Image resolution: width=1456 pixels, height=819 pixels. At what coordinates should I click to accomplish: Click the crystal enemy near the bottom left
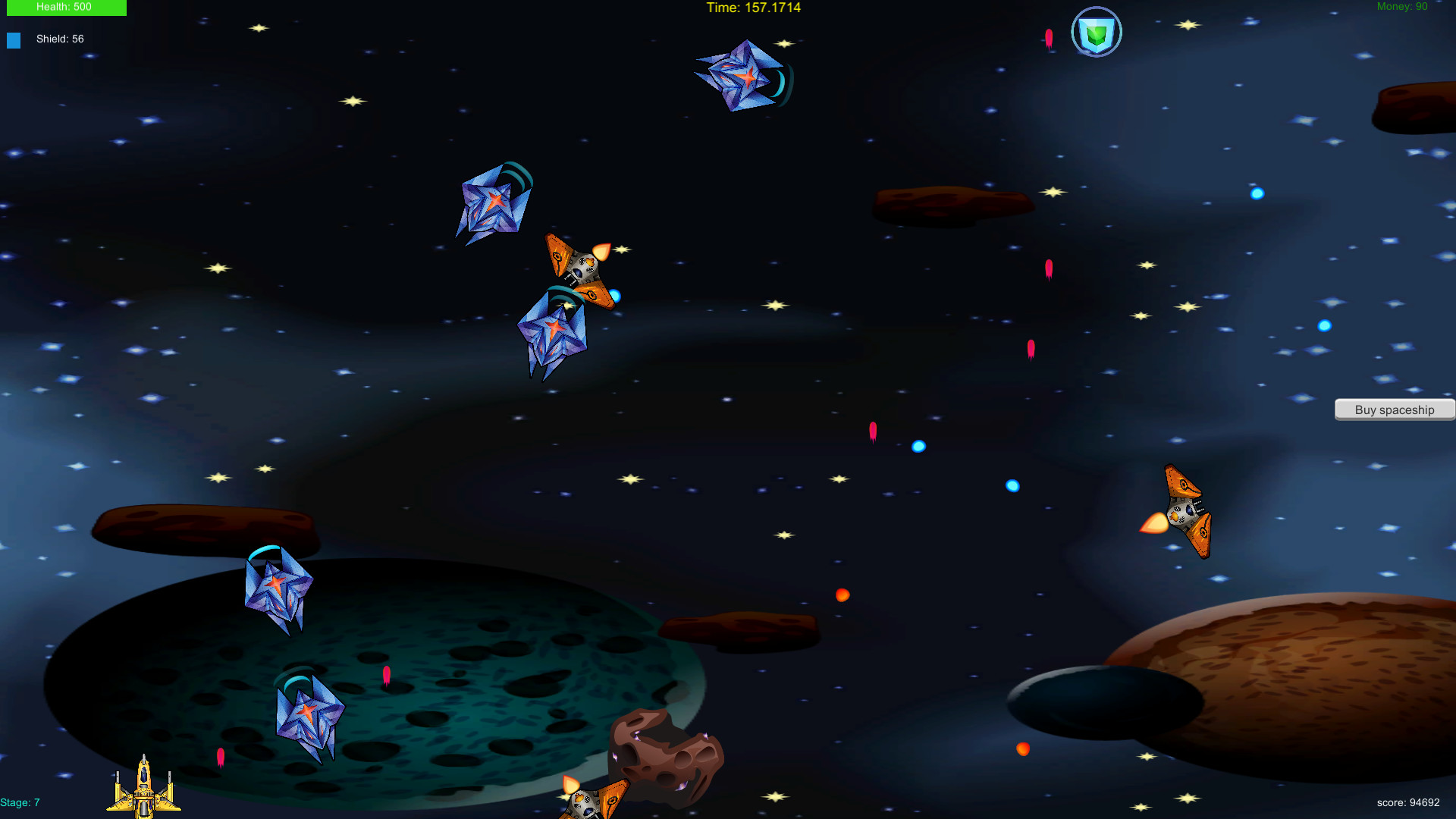point(311,713)
